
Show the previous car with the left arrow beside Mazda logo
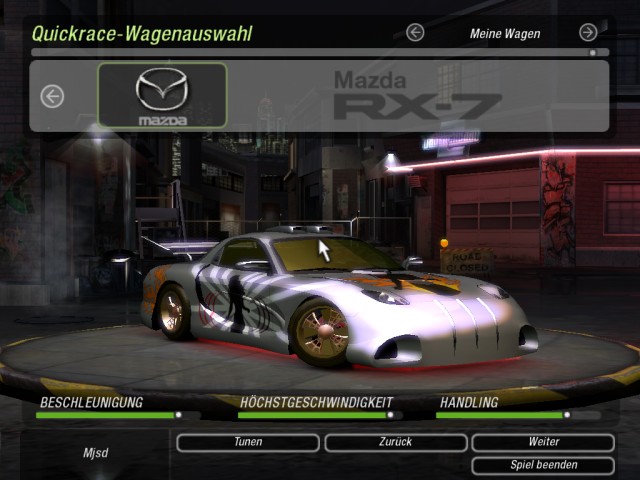pyautogui.click(x=52, y=96)
